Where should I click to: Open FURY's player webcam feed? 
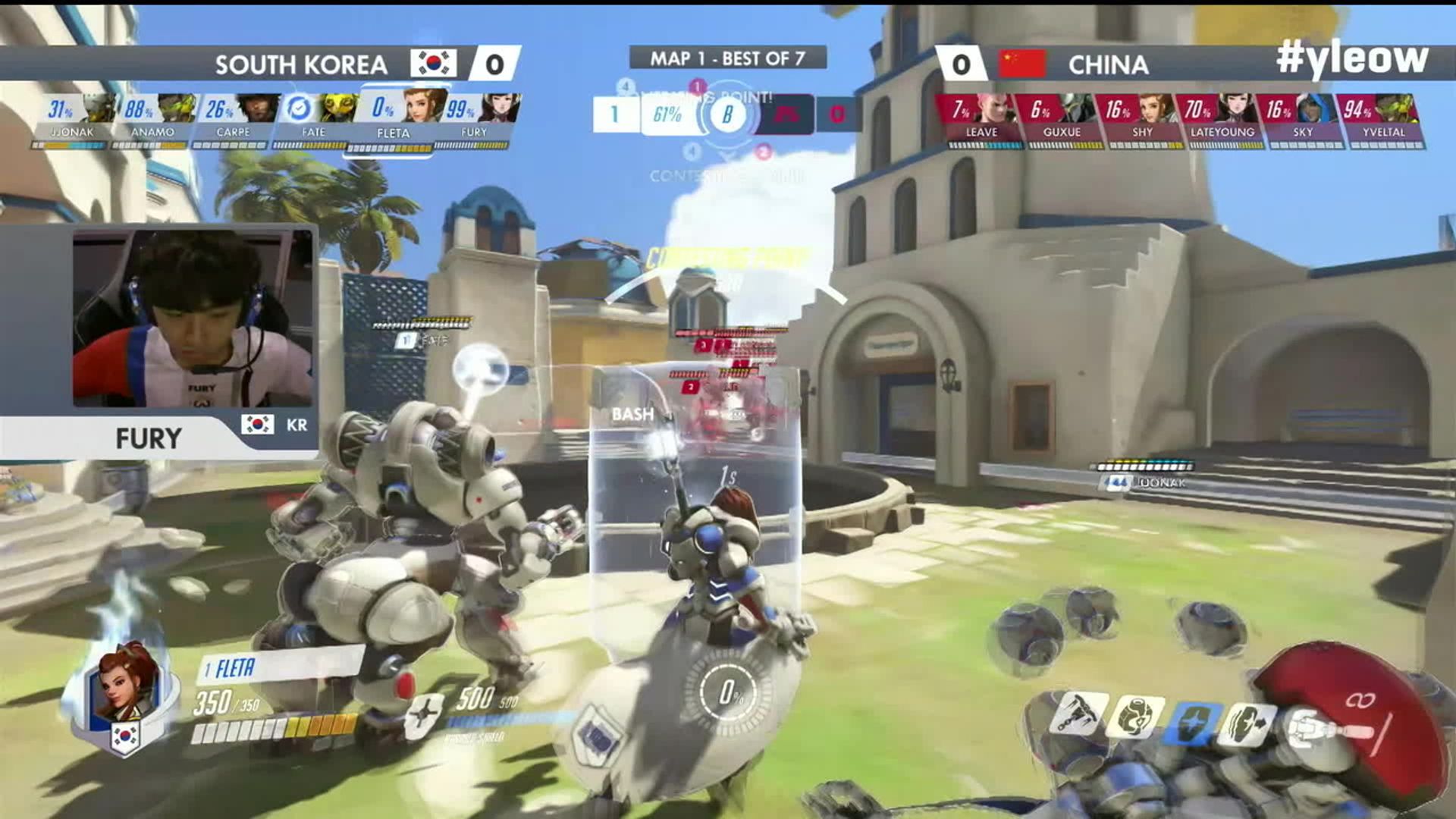click(x=193, y=318)
